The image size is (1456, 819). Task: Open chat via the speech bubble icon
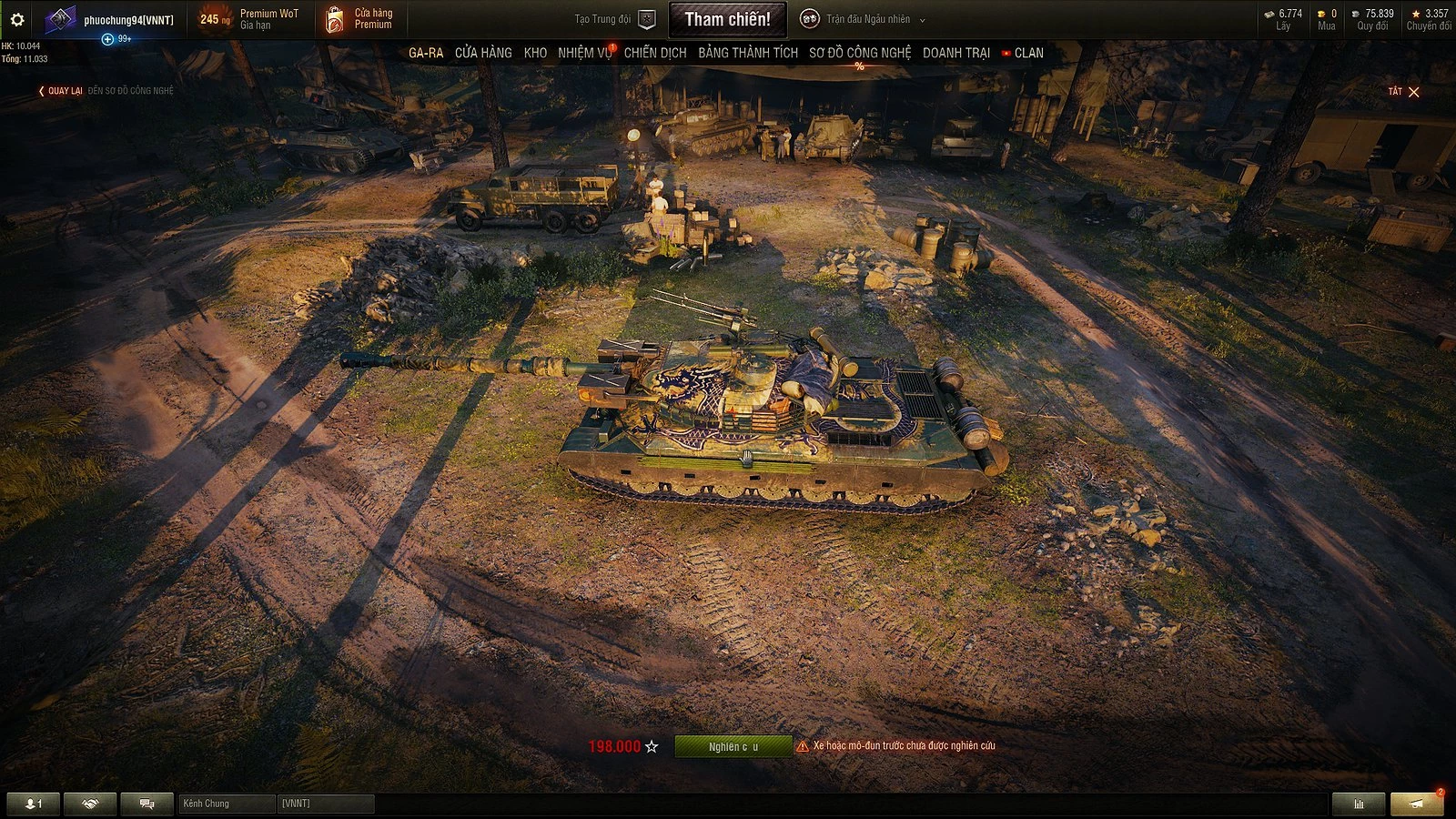click(146, 804)
